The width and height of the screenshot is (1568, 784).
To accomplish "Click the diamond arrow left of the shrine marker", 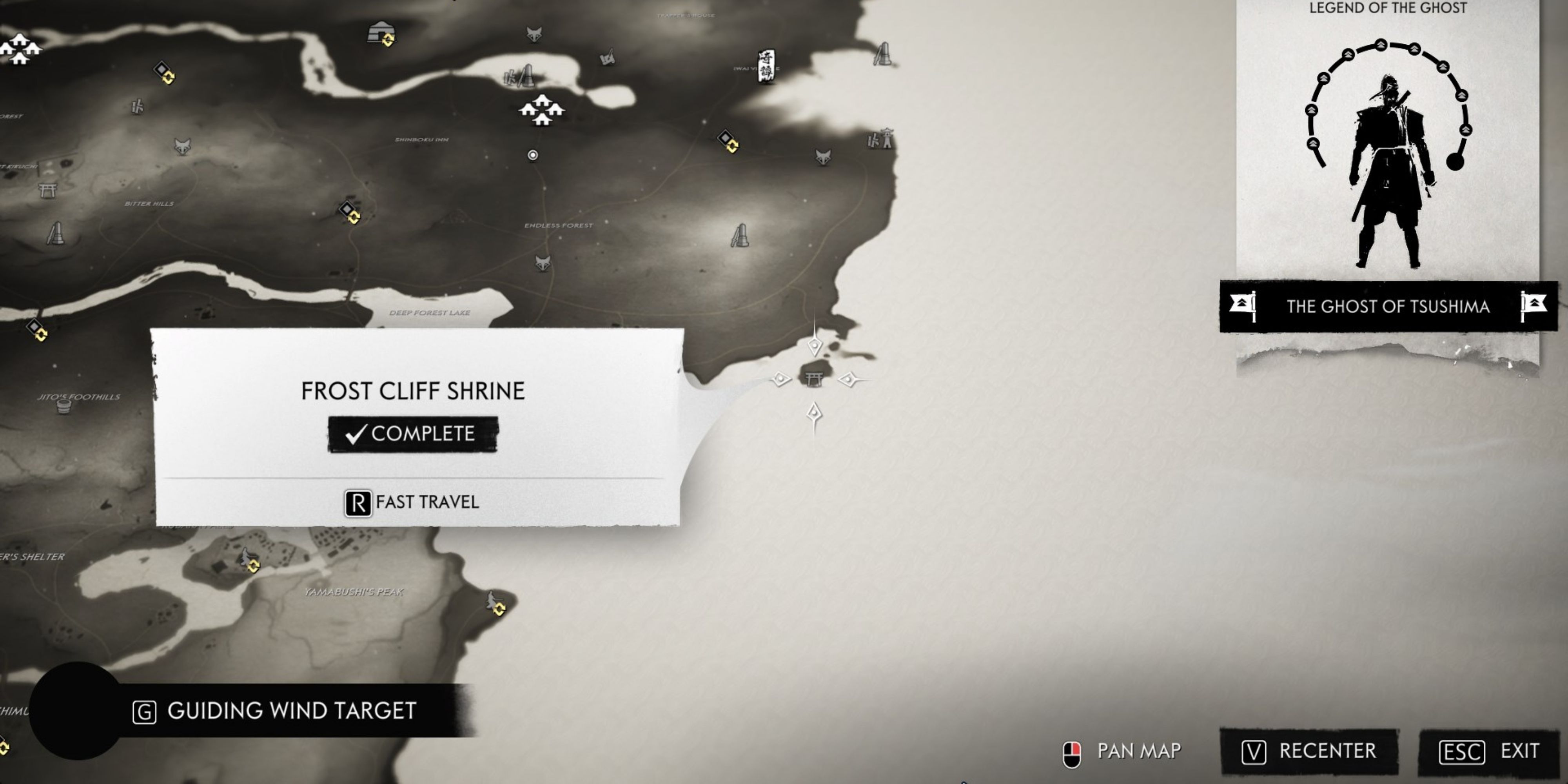I will (781, 379).
